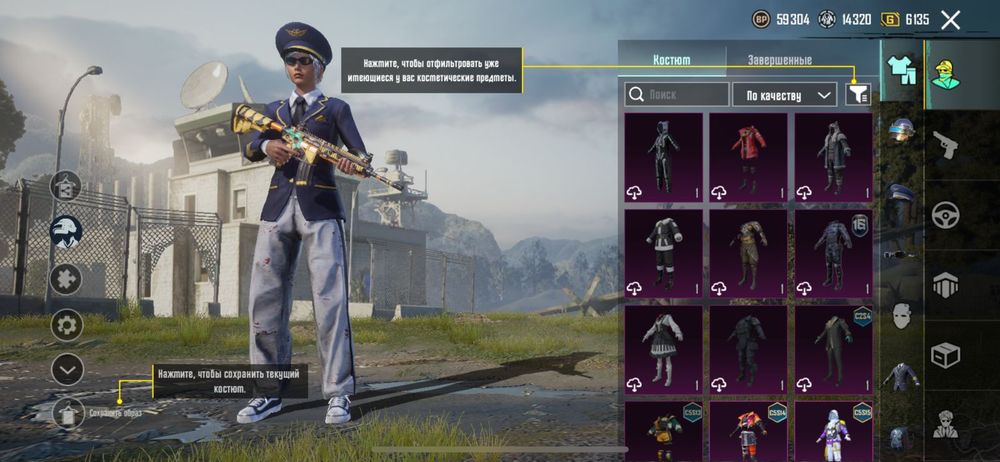Open the Завершенные tab

click(779, 60)
